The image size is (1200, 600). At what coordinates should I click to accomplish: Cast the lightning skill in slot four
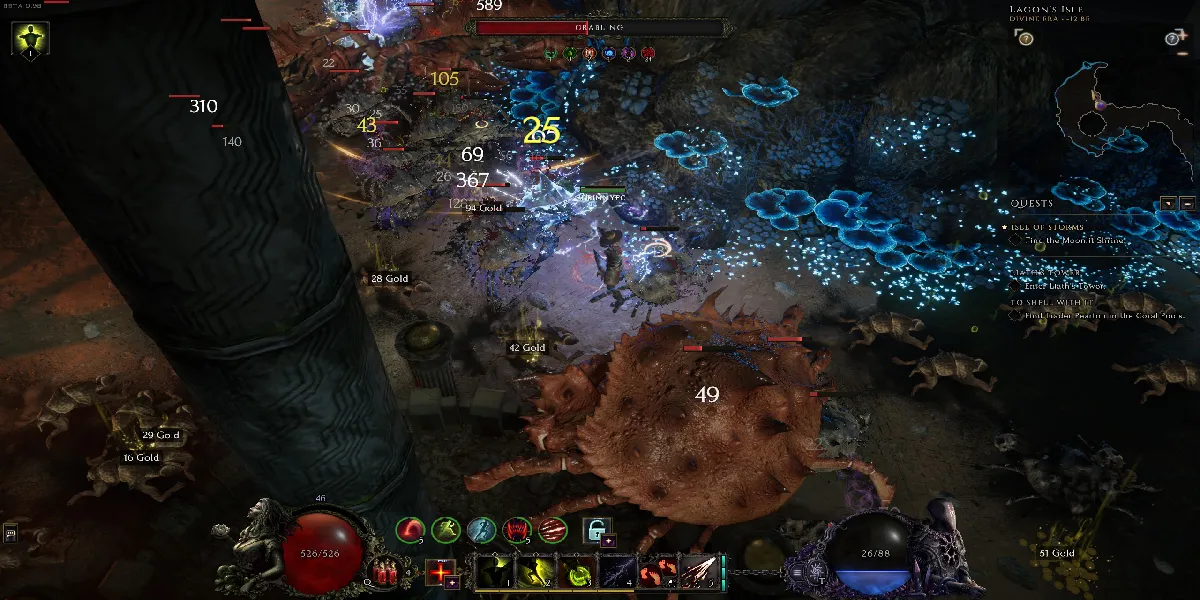click(x=616, y=573)
